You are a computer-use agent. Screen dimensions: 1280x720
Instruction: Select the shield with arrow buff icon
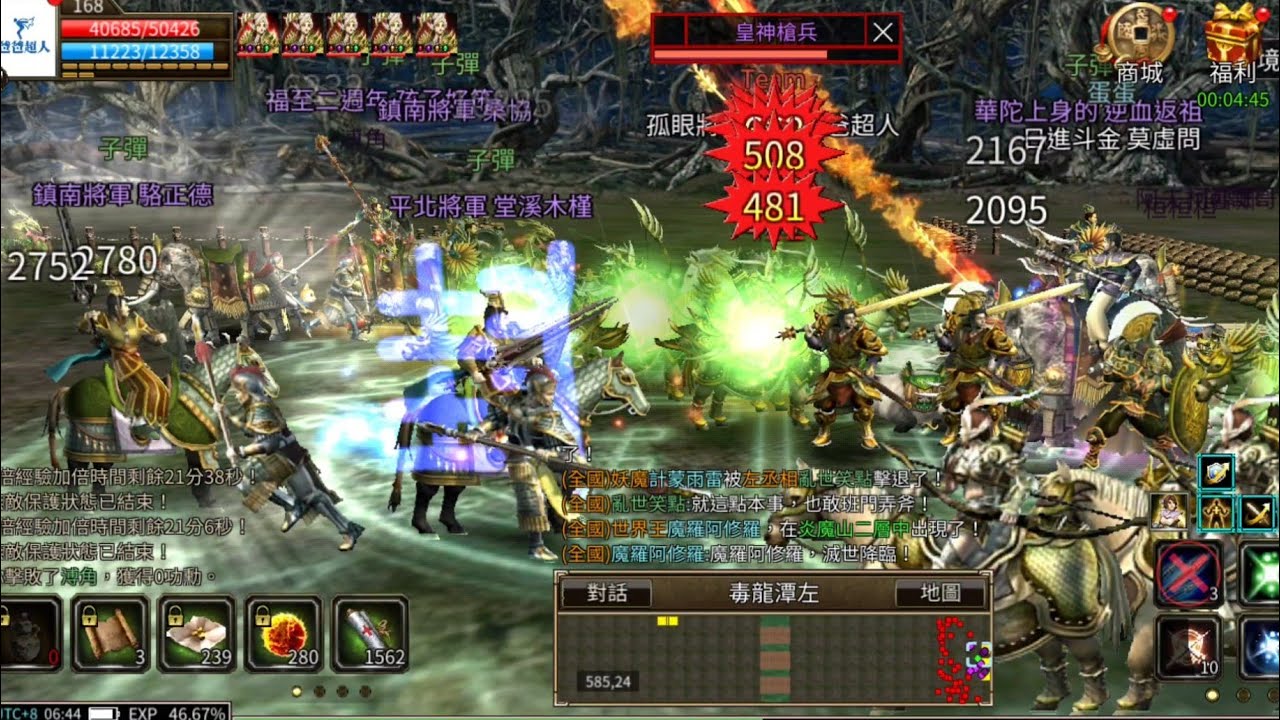(x=1216, y=472)
